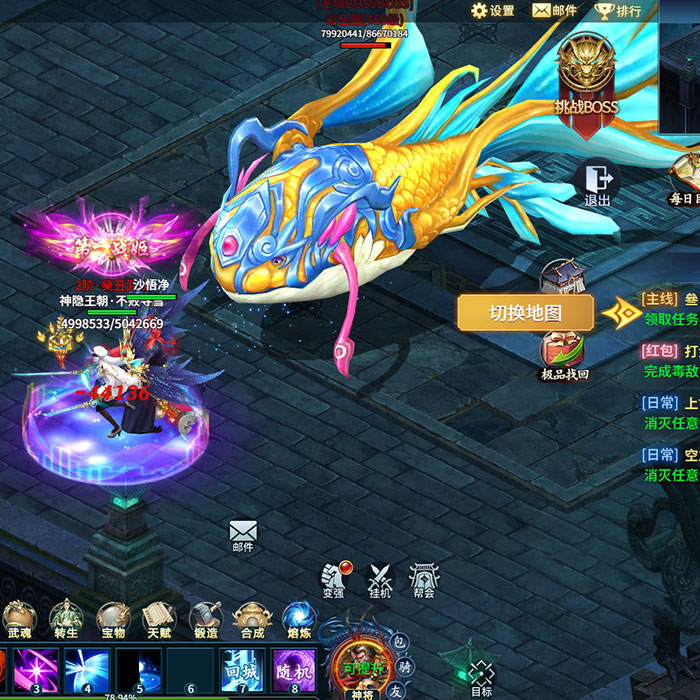Open the 极品找回 gift box icon
This screenshot has width=700, height=700.
[x=565, y=355]
